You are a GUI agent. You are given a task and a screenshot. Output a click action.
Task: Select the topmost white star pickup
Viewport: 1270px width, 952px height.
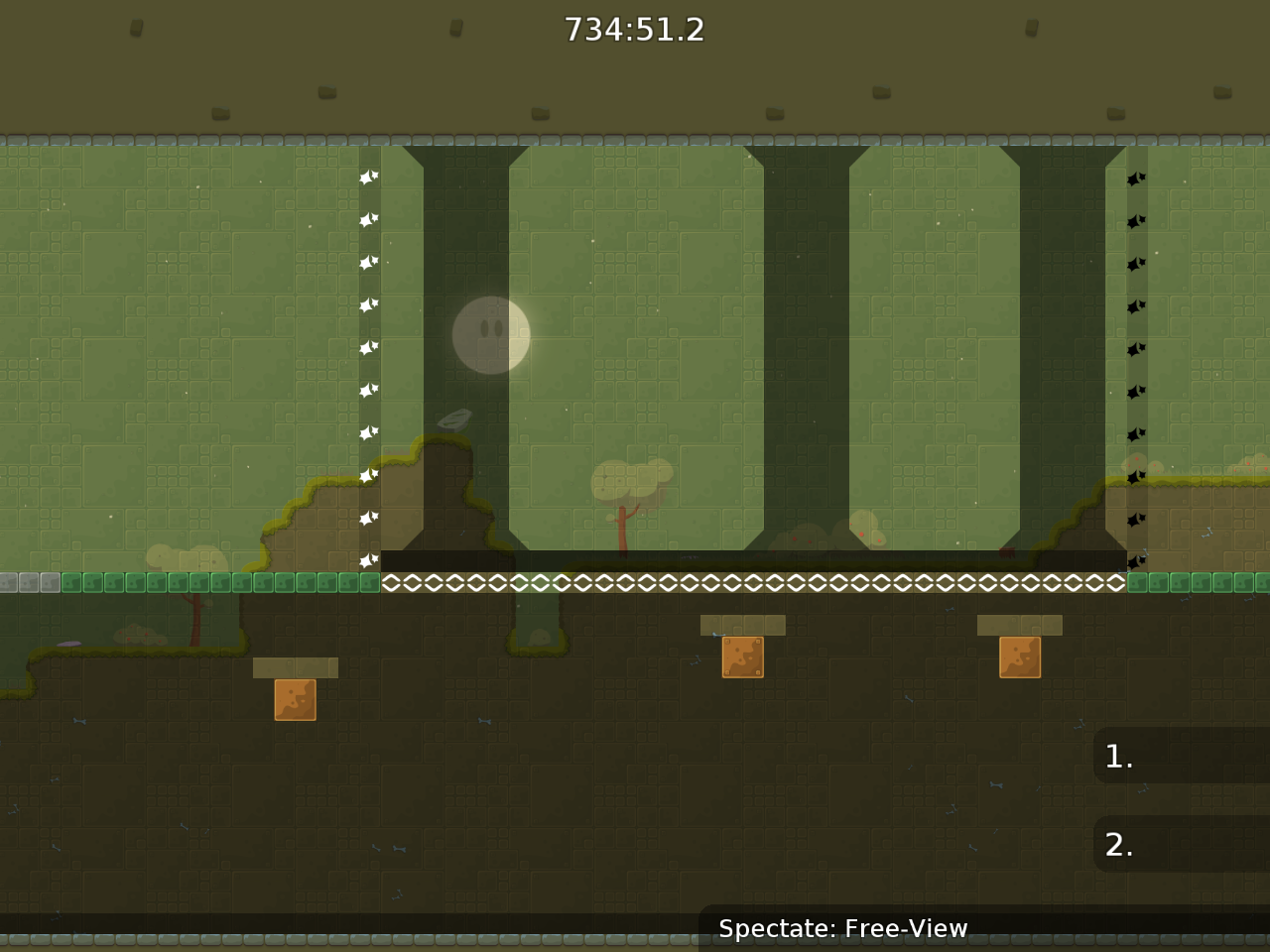click(x=367, y=178)
